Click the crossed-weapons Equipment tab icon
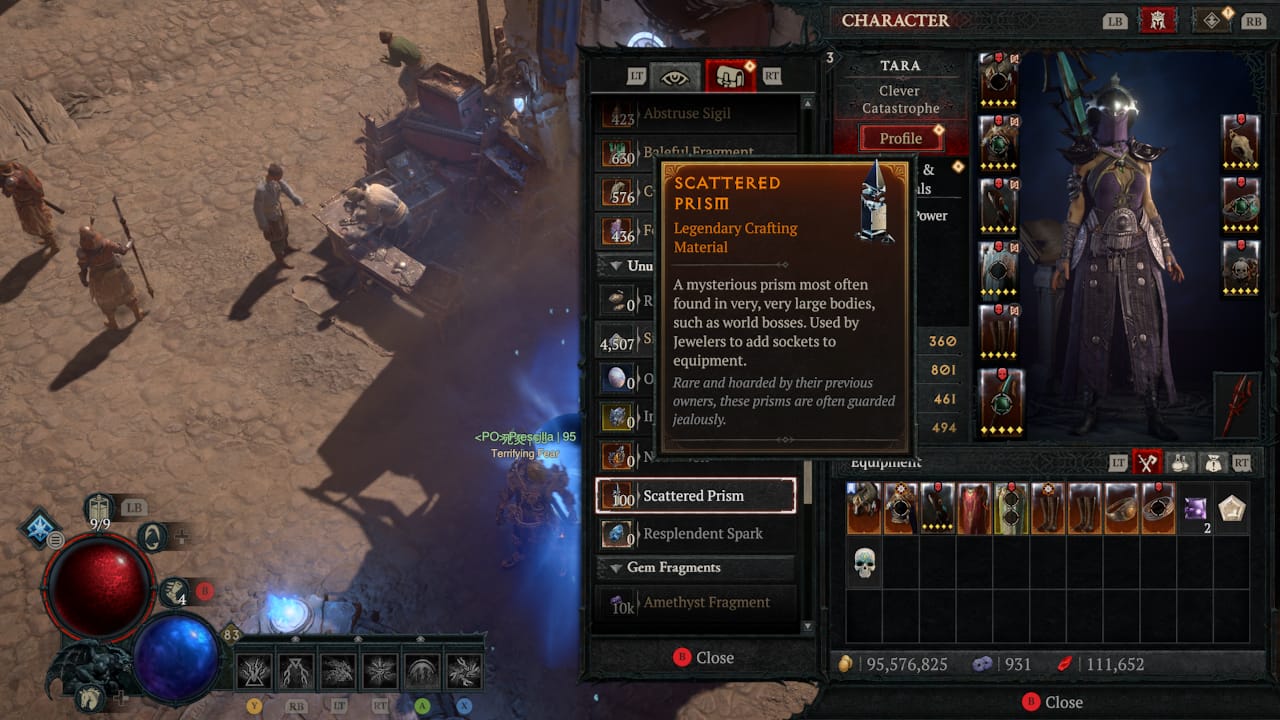 tap(1147, 463)
